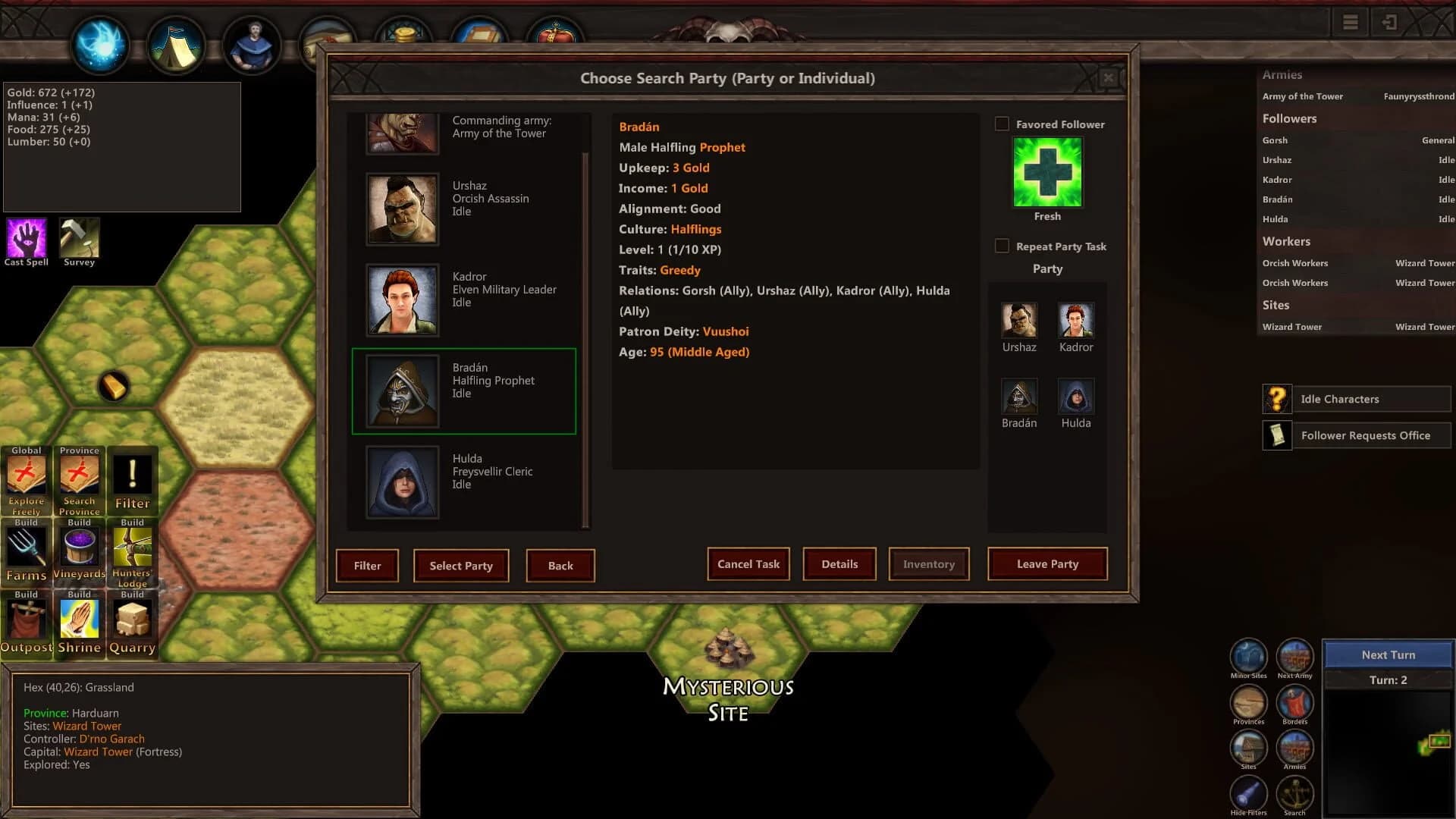Image resolution: width=1456 pixels, height=819 pixels.
Task: Click the Minor Sites map icon
Action: [x=1248, y=658]
